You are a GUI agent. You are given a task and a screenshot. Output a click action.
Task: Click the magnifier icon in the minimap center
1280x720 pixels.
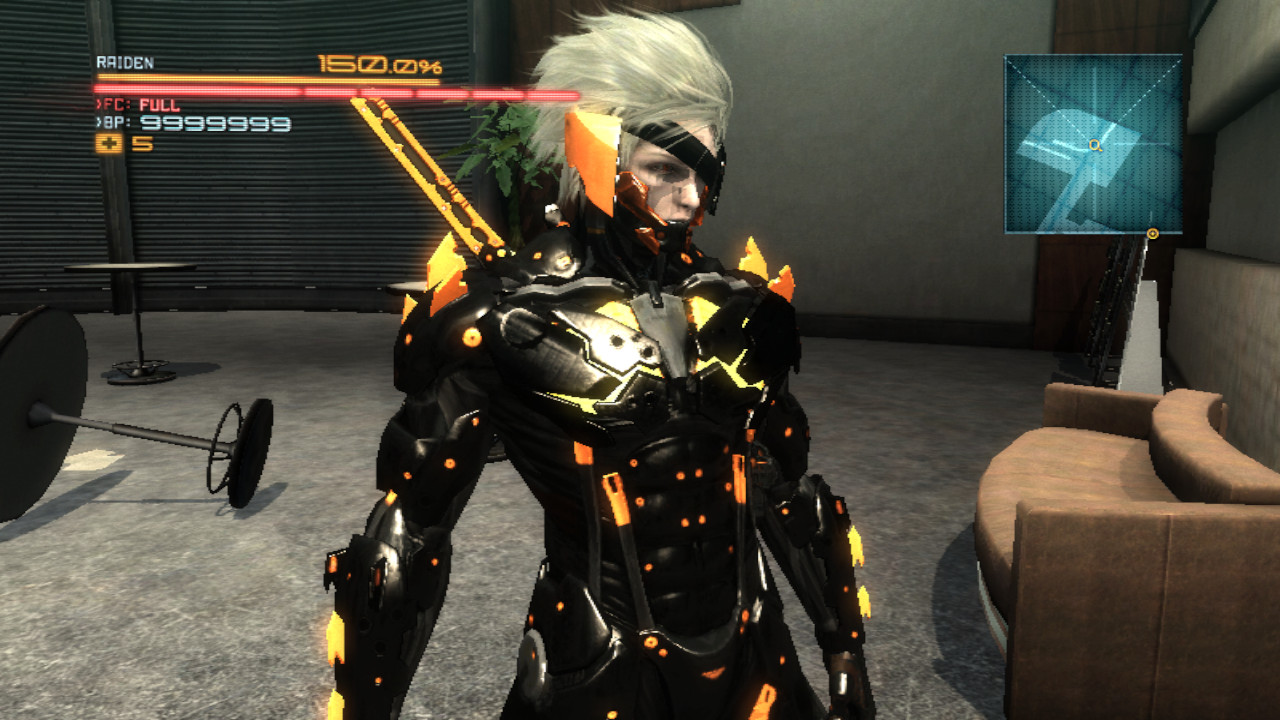(1095, 145)
